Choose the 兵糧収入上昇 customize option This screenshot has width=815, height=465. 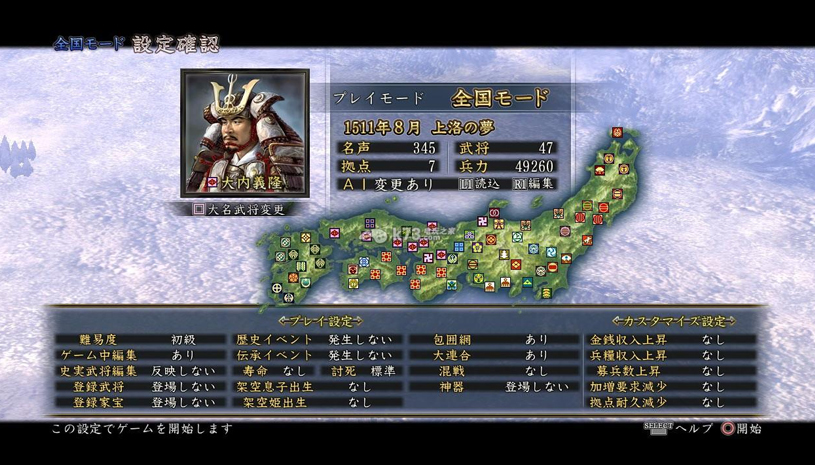coord(671,355)
